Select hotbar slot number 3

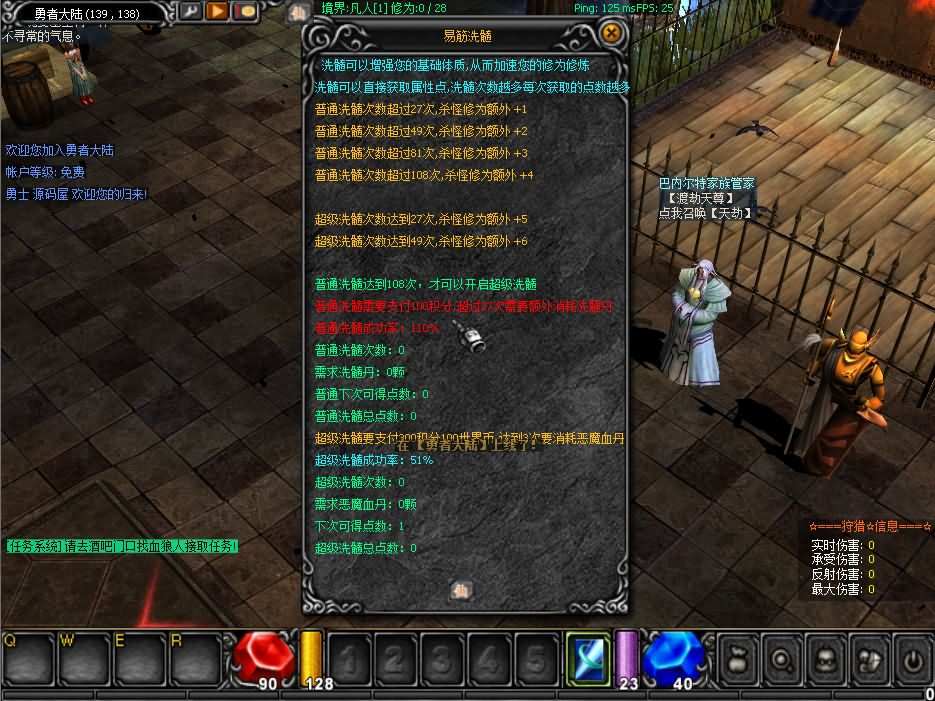coord(443,659)
